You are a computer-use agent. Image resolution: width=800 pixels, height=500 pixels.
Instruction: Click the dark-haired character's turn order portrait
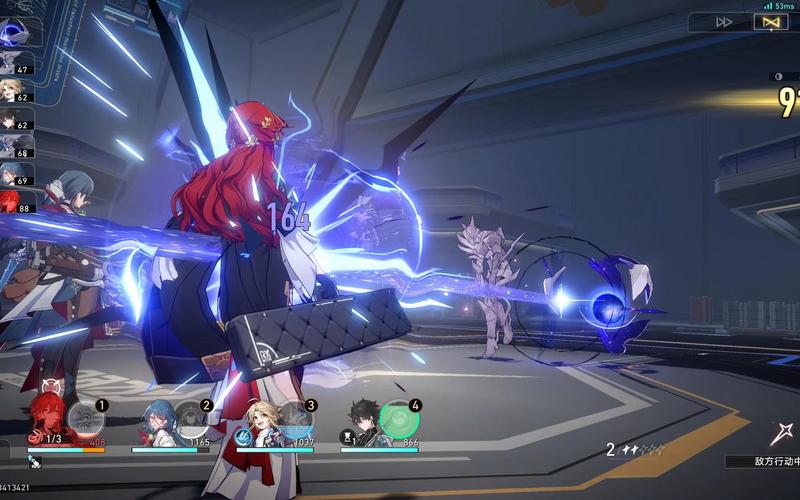click(15, 120)
